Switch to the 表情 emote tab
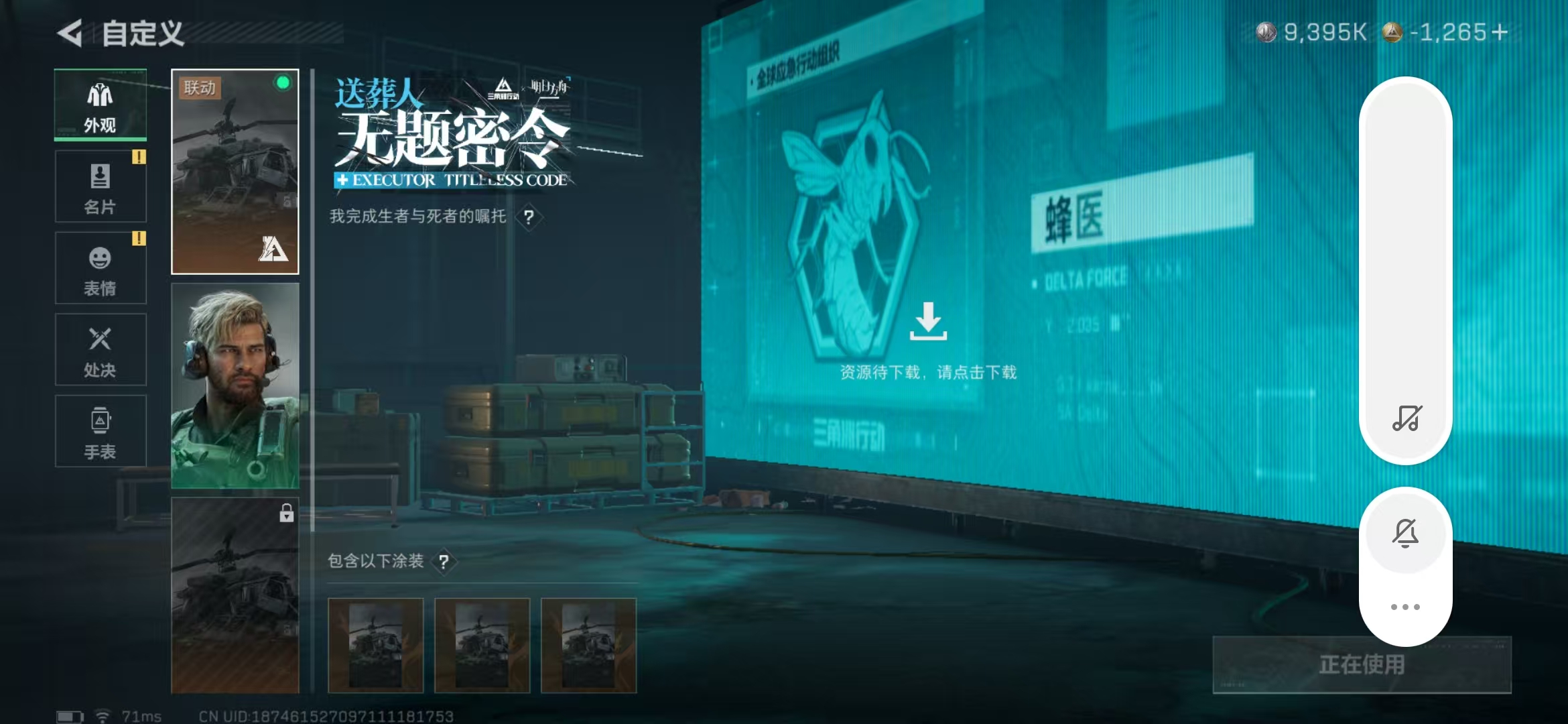The image size is (1568, 724). 100,267
